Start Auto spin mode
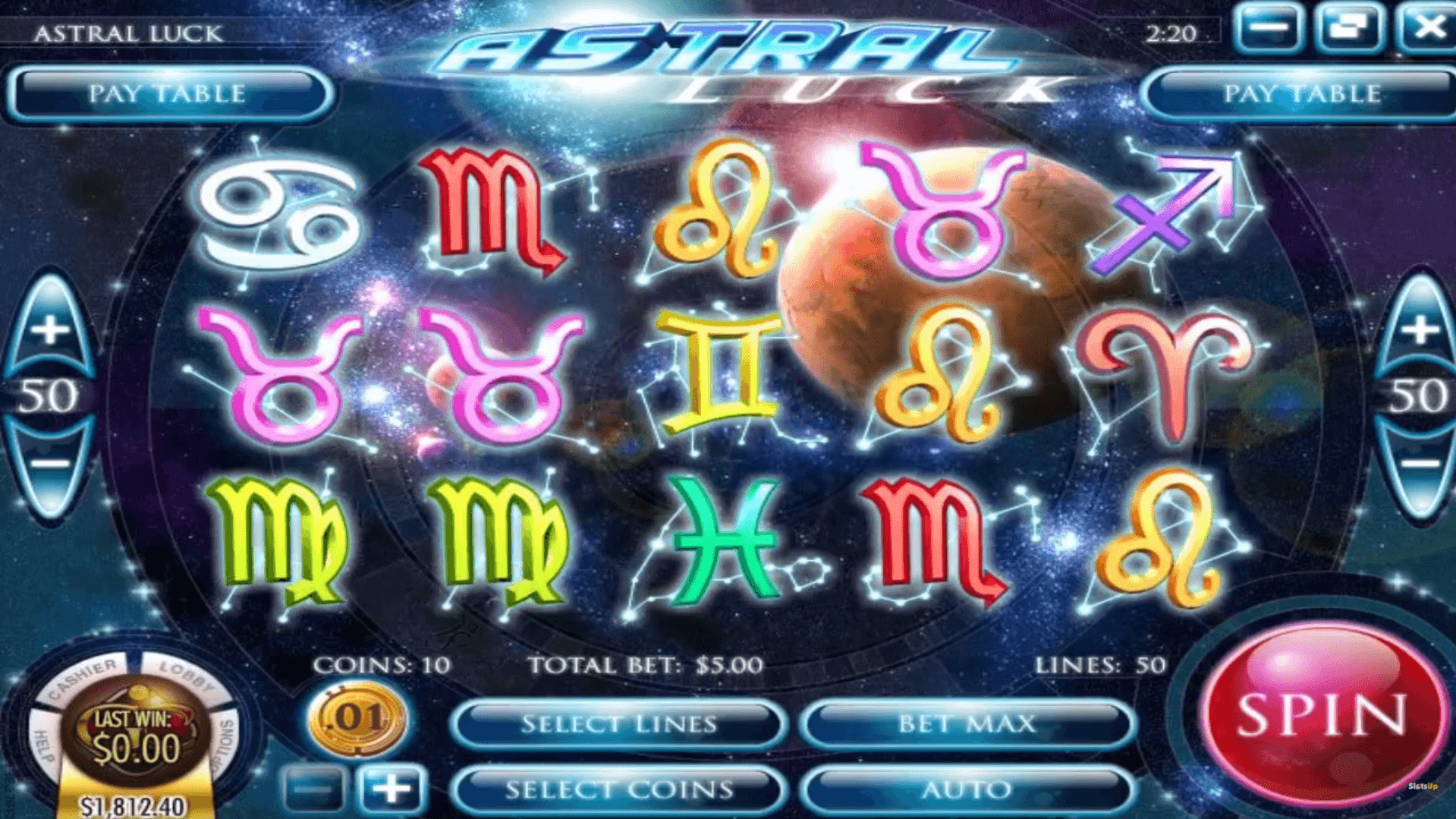This screenshot has width=1456, height=819. 967,789
